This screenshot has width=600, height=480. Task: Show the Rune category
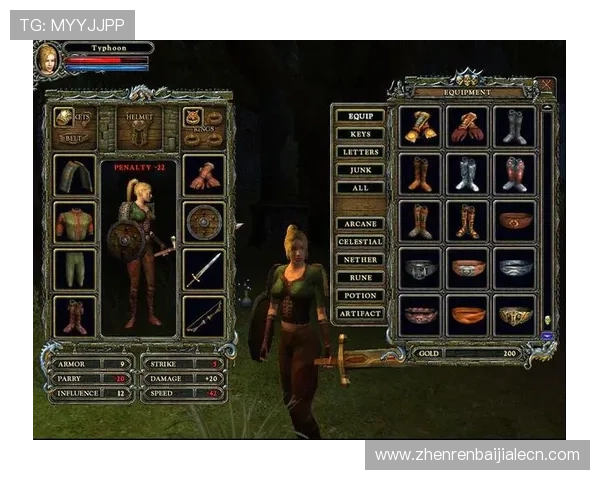point(360,278)
